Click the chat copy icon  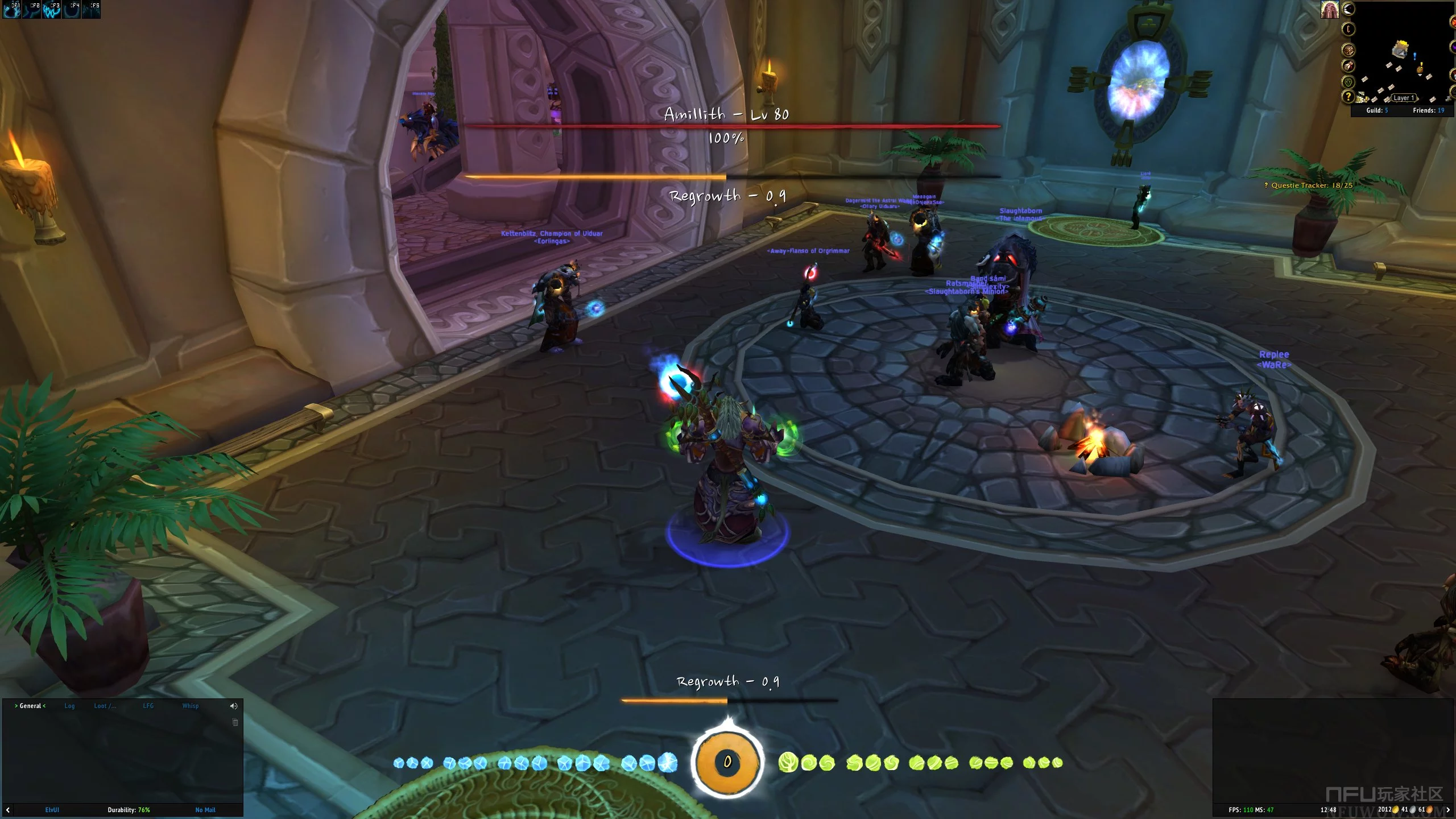(235, 722)
